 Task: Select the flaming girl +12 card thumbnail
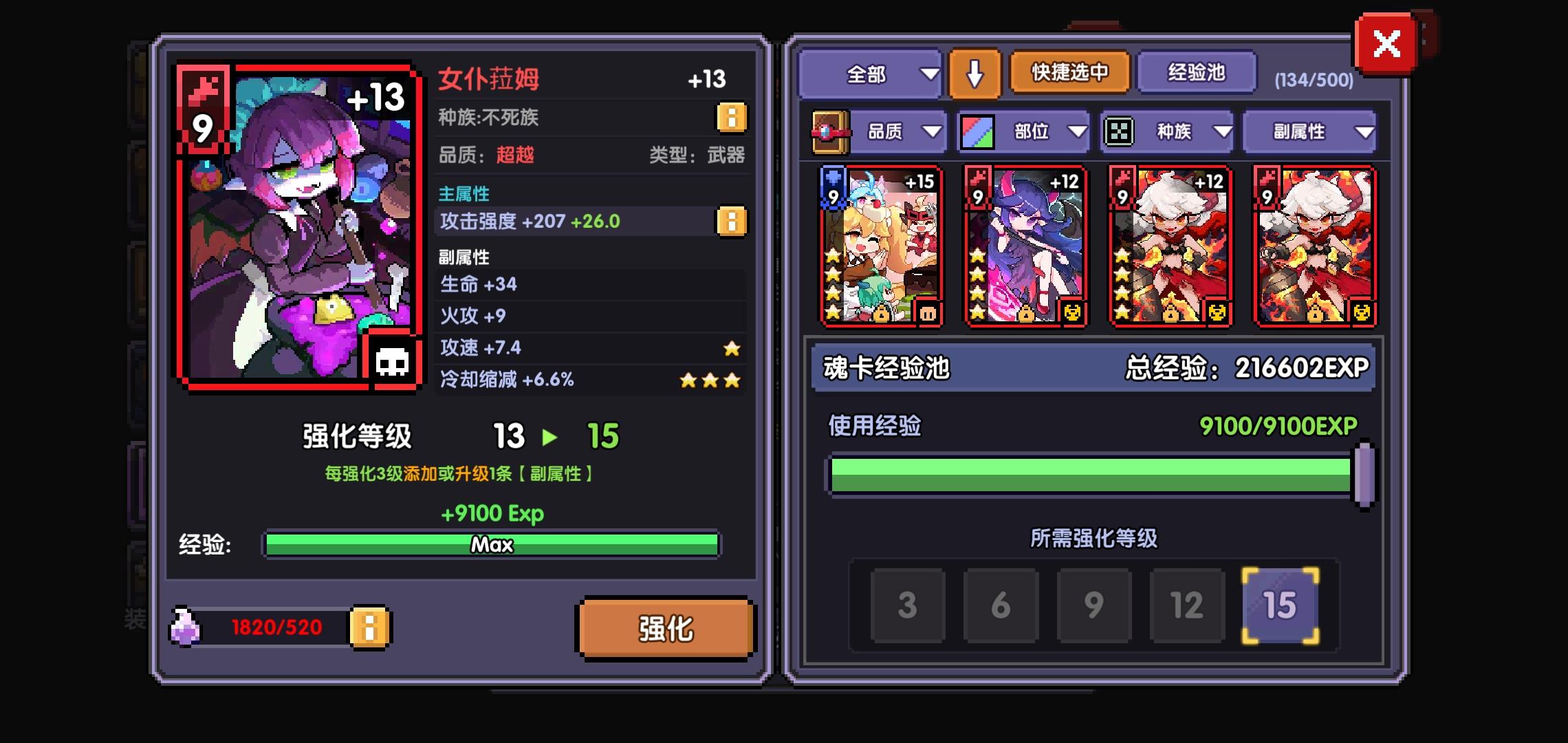pos(1169,244)
